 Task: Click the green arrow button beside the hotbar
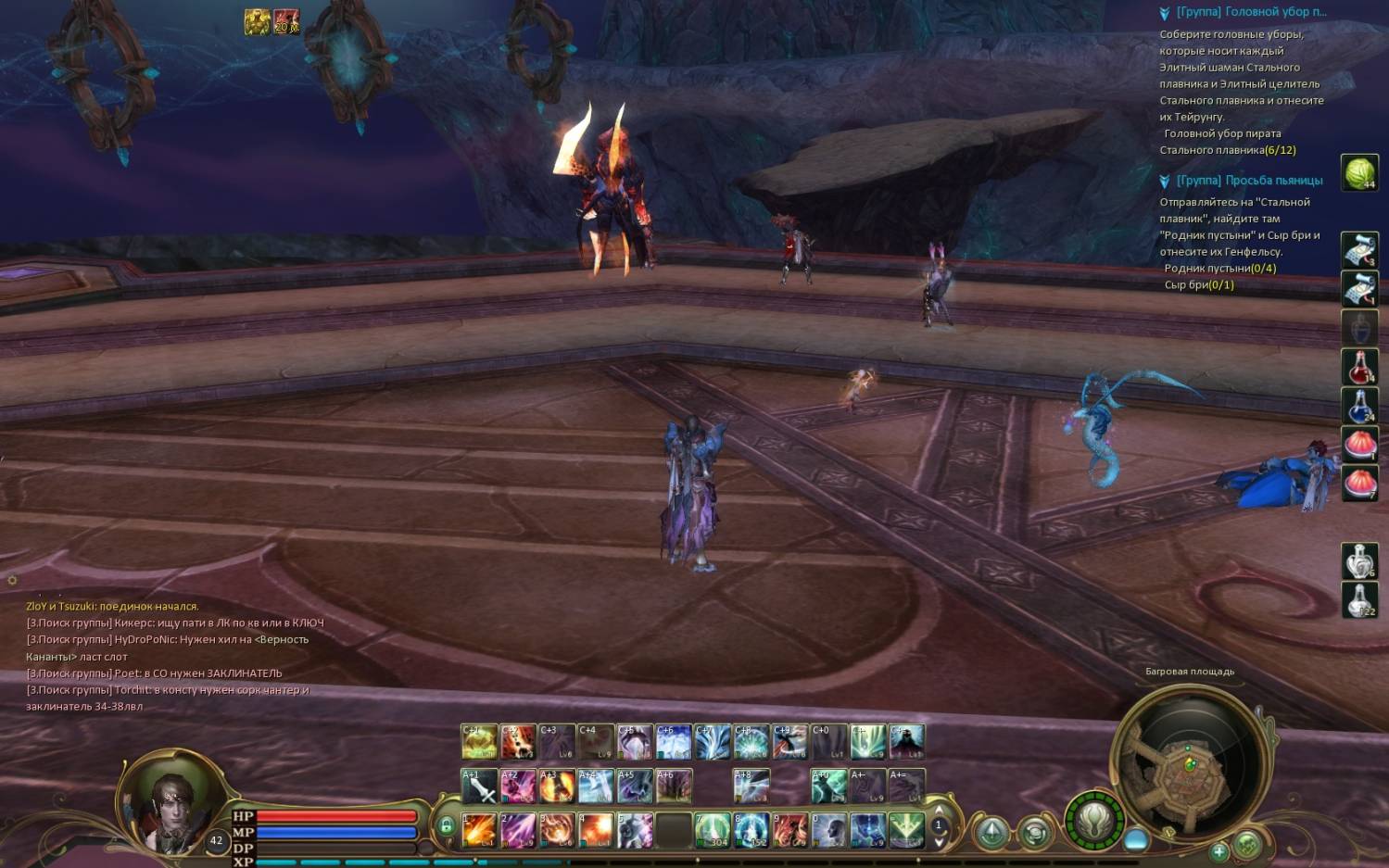click(991, 833)
